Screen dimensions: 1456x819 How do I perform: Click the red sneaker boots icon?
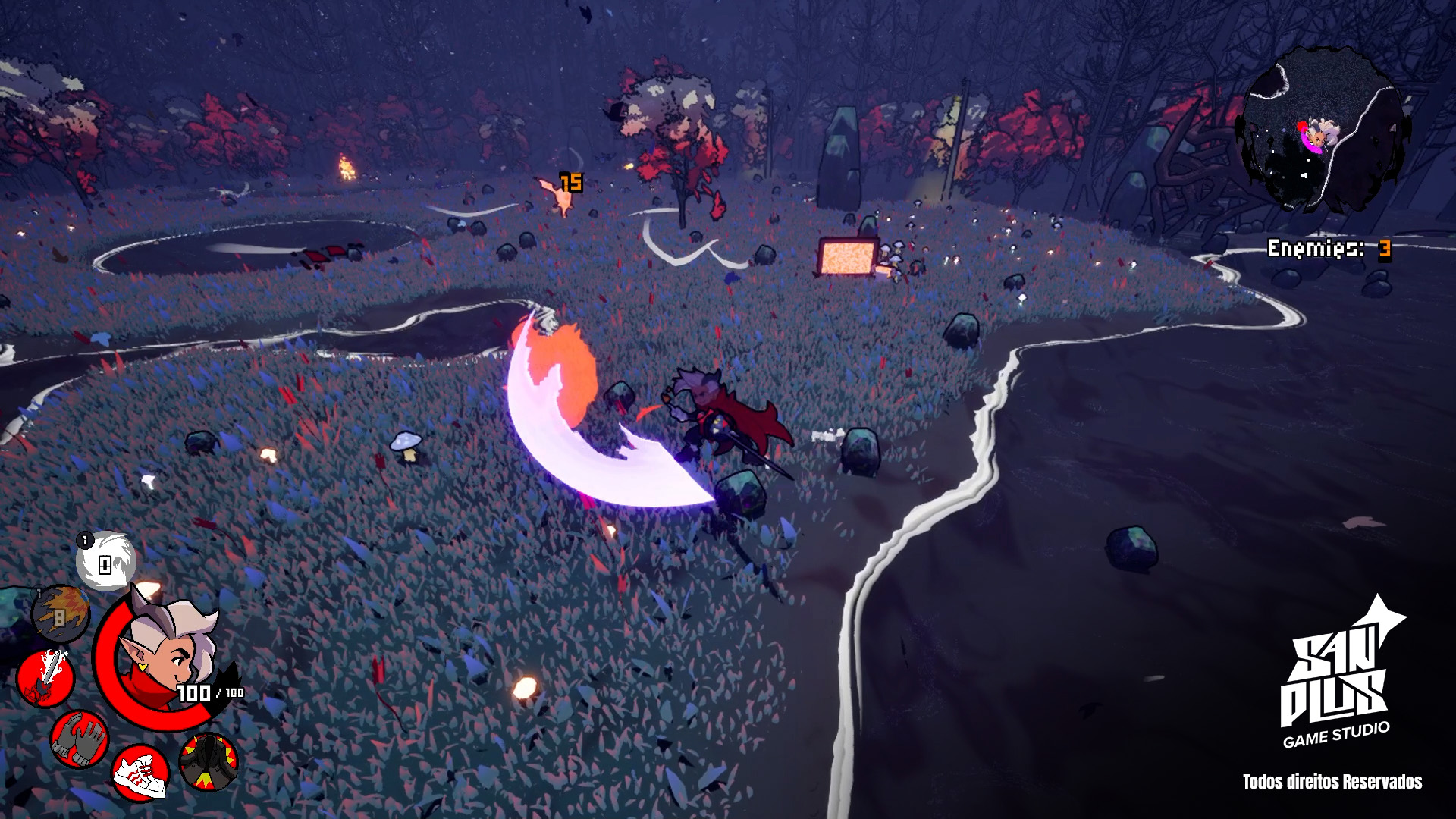pos(140,774)
